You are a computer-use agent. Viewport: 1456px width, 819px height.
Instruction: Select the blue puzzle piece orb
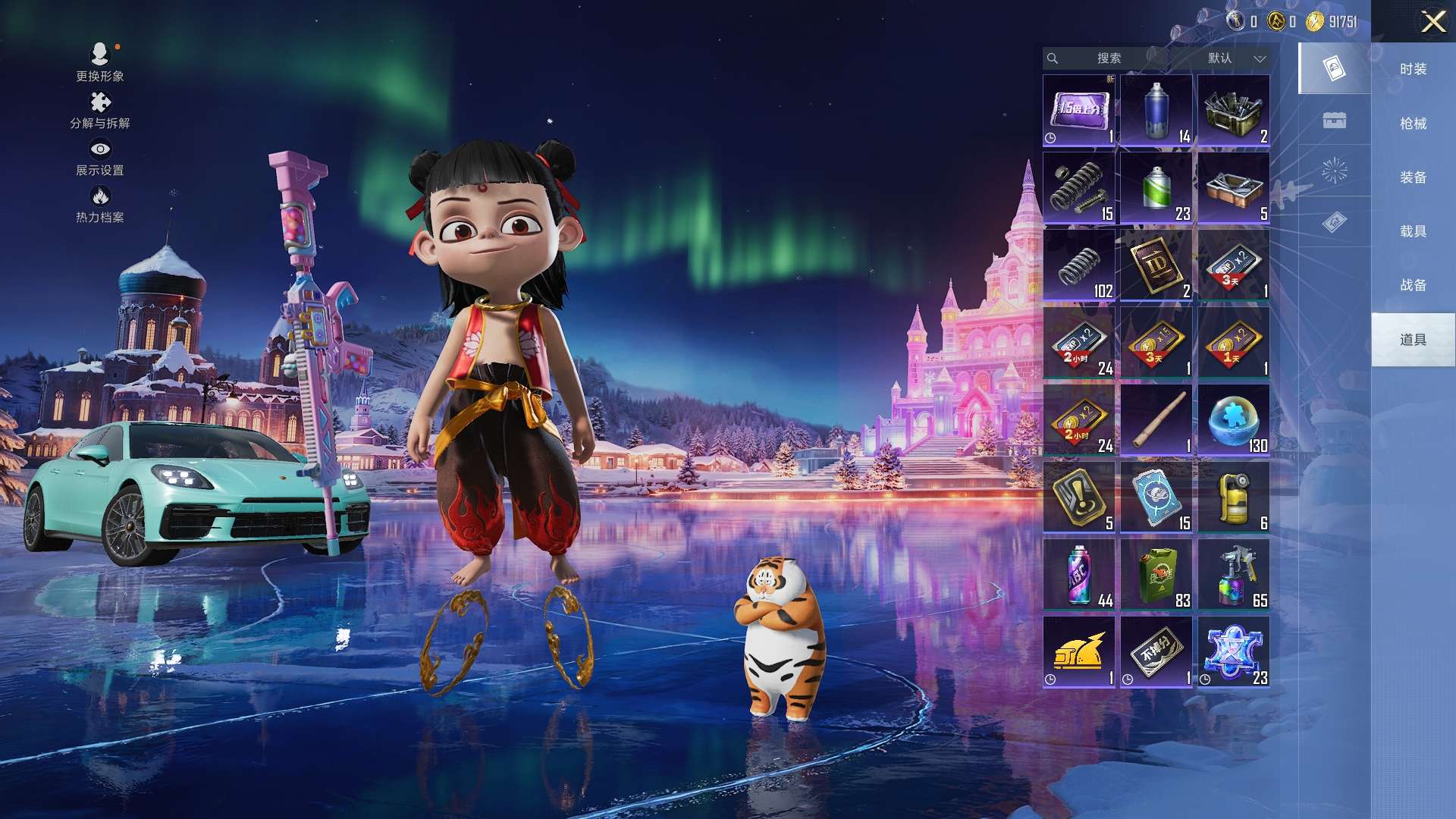click(x=1234, y=420)
